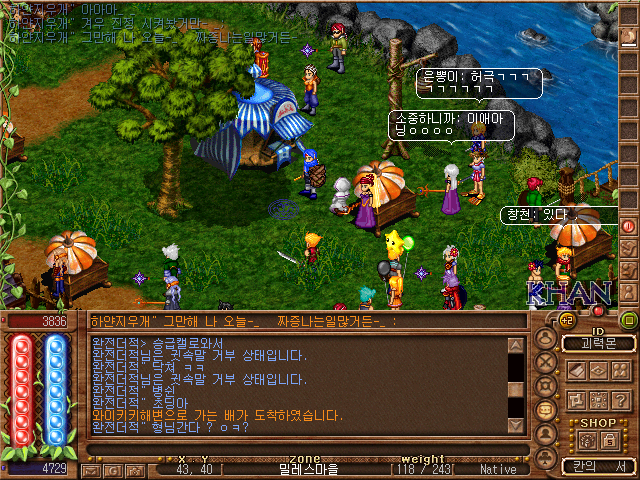The height and width of the screenshot is (480, 640).
Task: Open the top round head-silhouette icon
Action: (546, 338)
